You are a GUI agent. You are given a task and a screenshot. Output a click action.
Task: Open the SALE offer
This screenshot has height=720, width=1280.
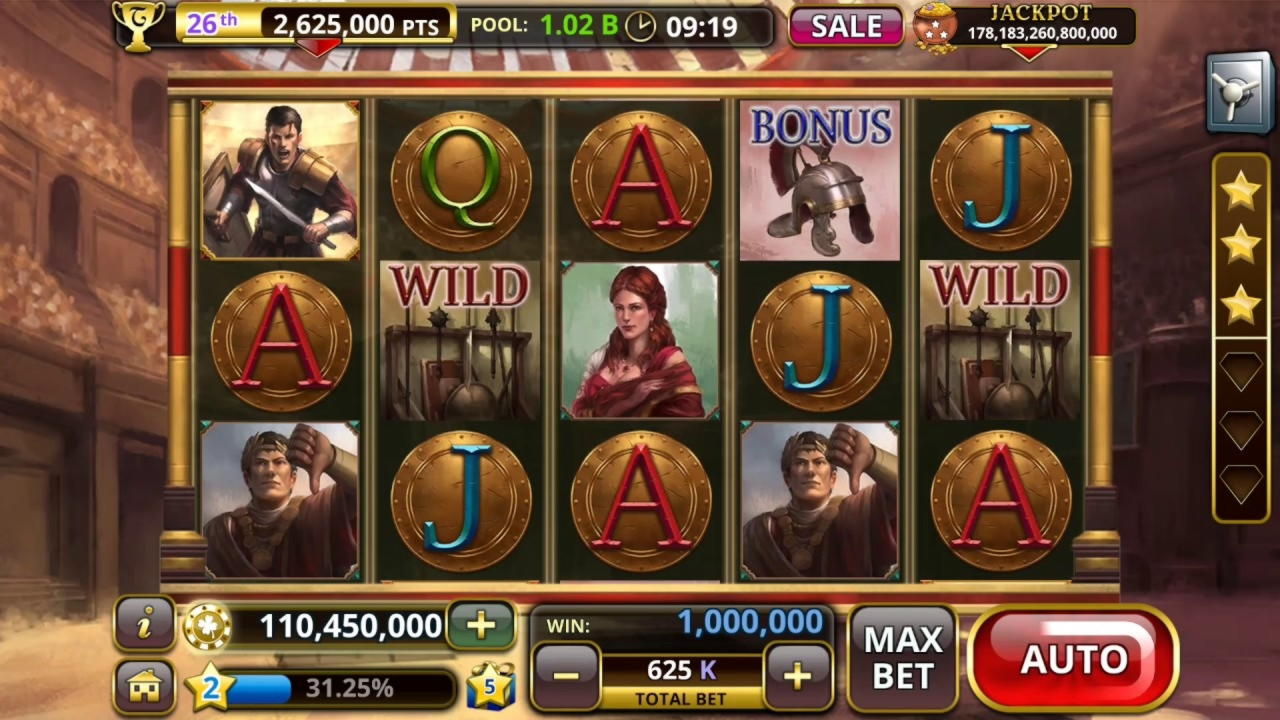[x=846, y=27]
